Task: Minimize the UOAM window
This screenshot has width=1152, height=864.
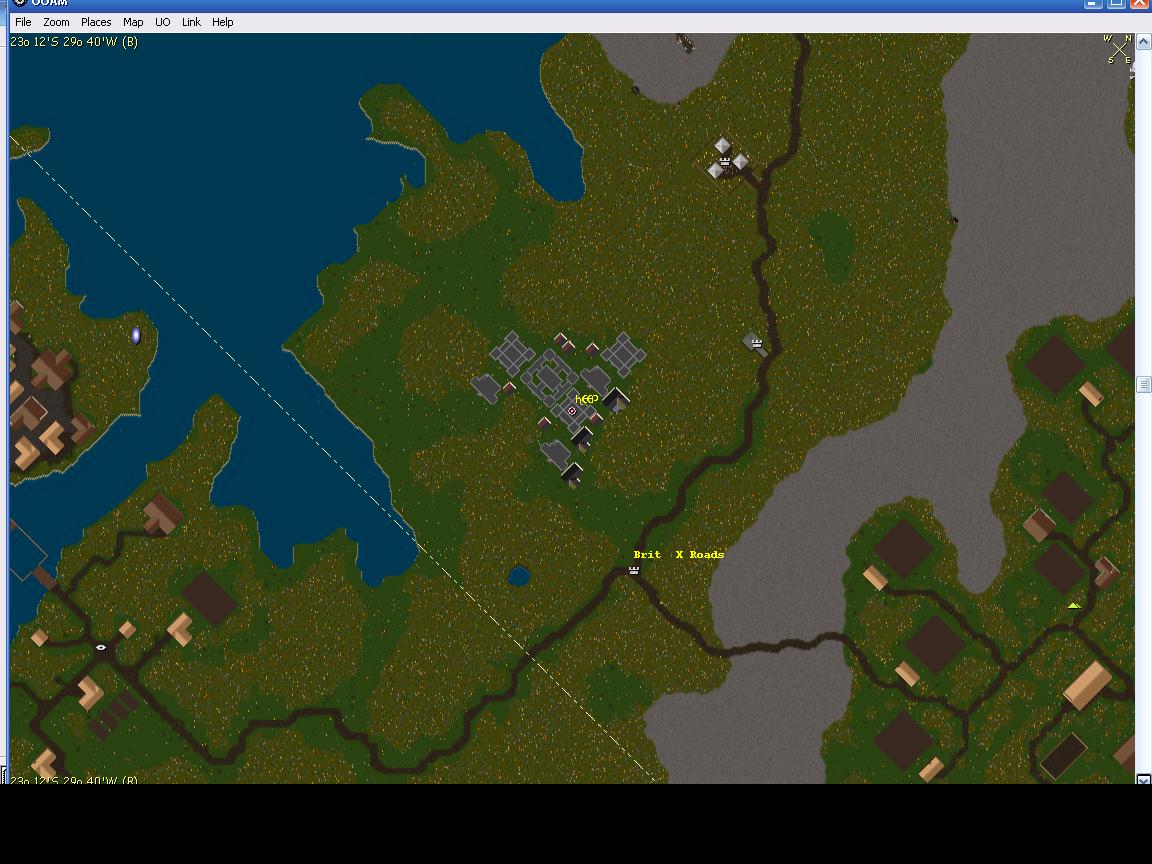Action: coord(1093,3)
